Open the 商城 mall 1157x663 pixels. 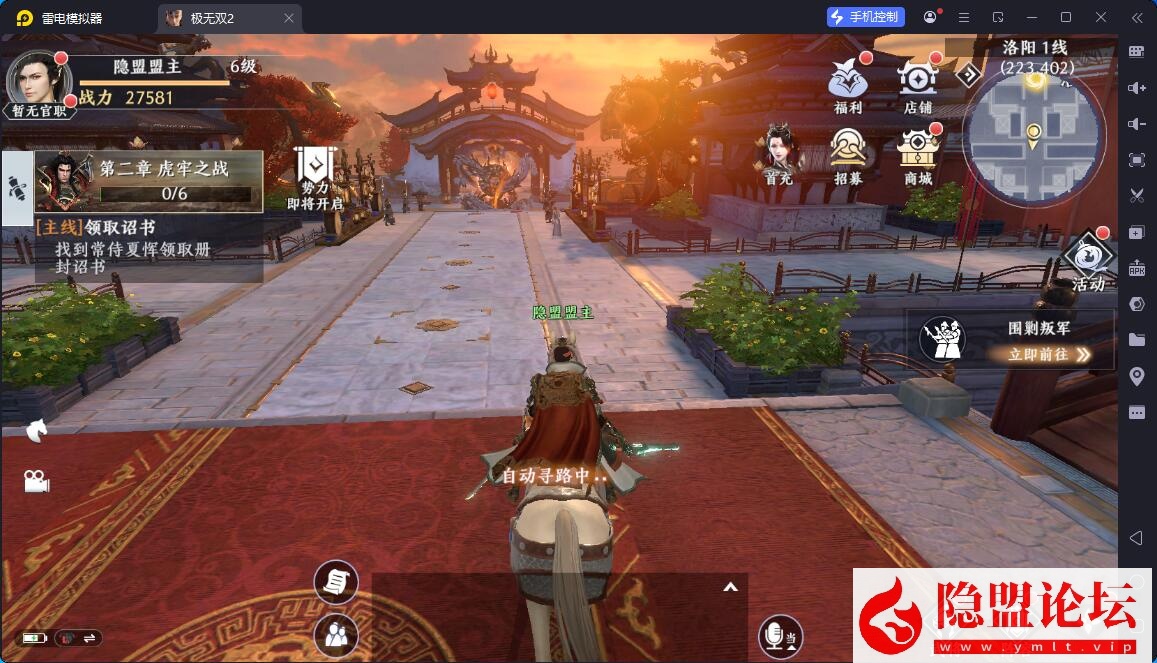point(917,152)
